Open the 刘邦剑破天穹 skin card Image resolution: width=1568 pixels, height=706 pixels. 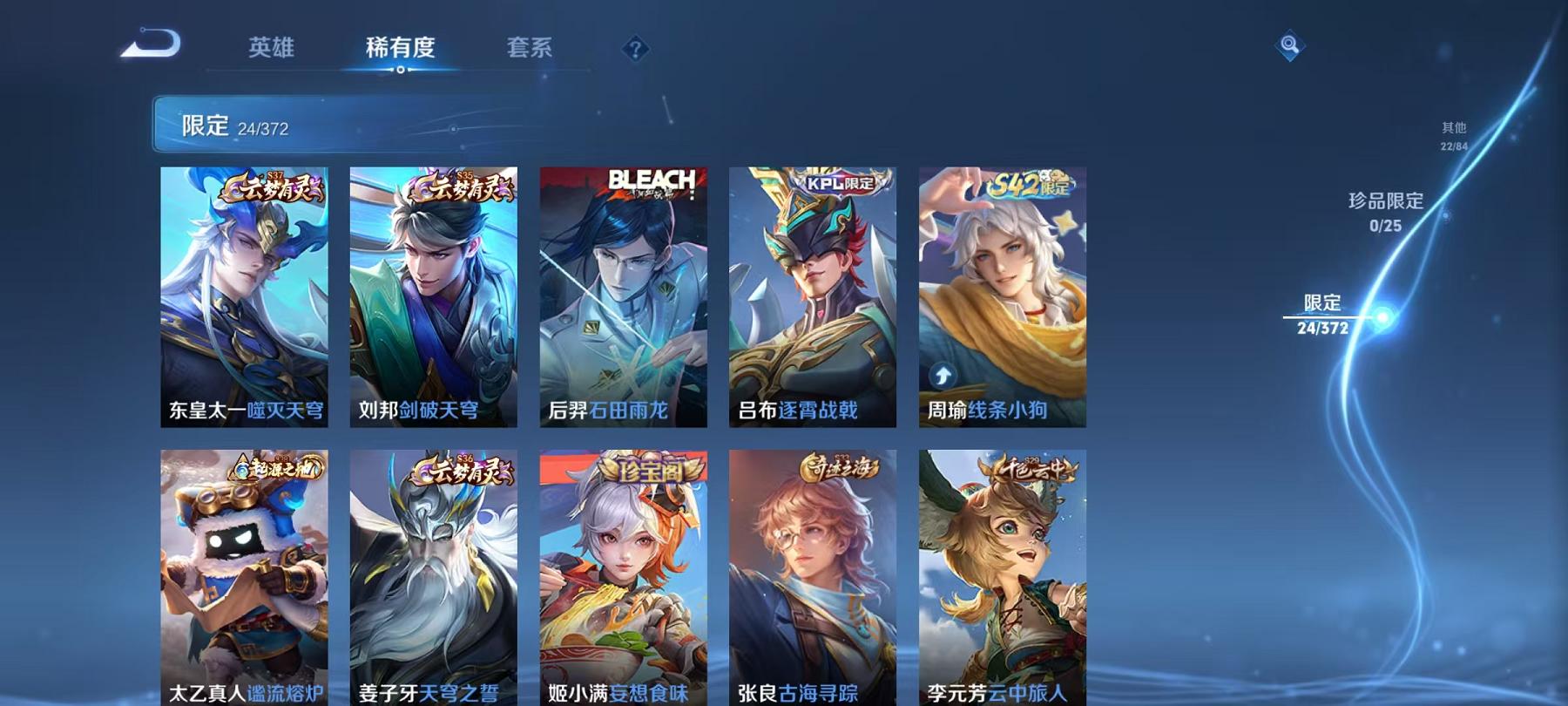[433, 296]
